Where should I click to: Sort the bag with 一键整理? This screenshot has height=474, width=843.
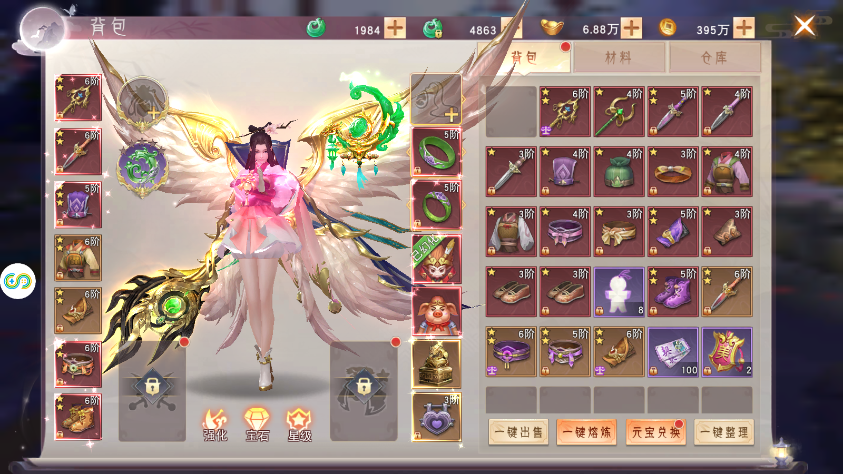click(x=724, y=432)
